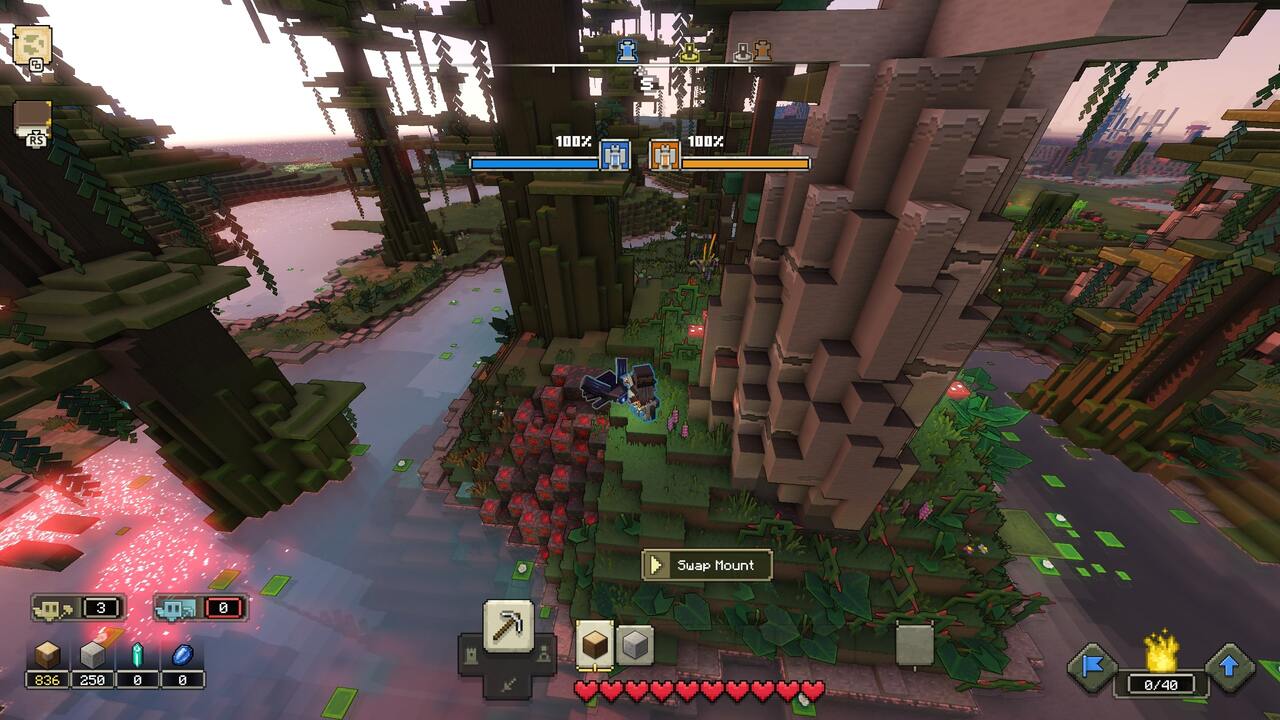
Task: Select the pickaxe melee attack icon
Action: [506, 625]
